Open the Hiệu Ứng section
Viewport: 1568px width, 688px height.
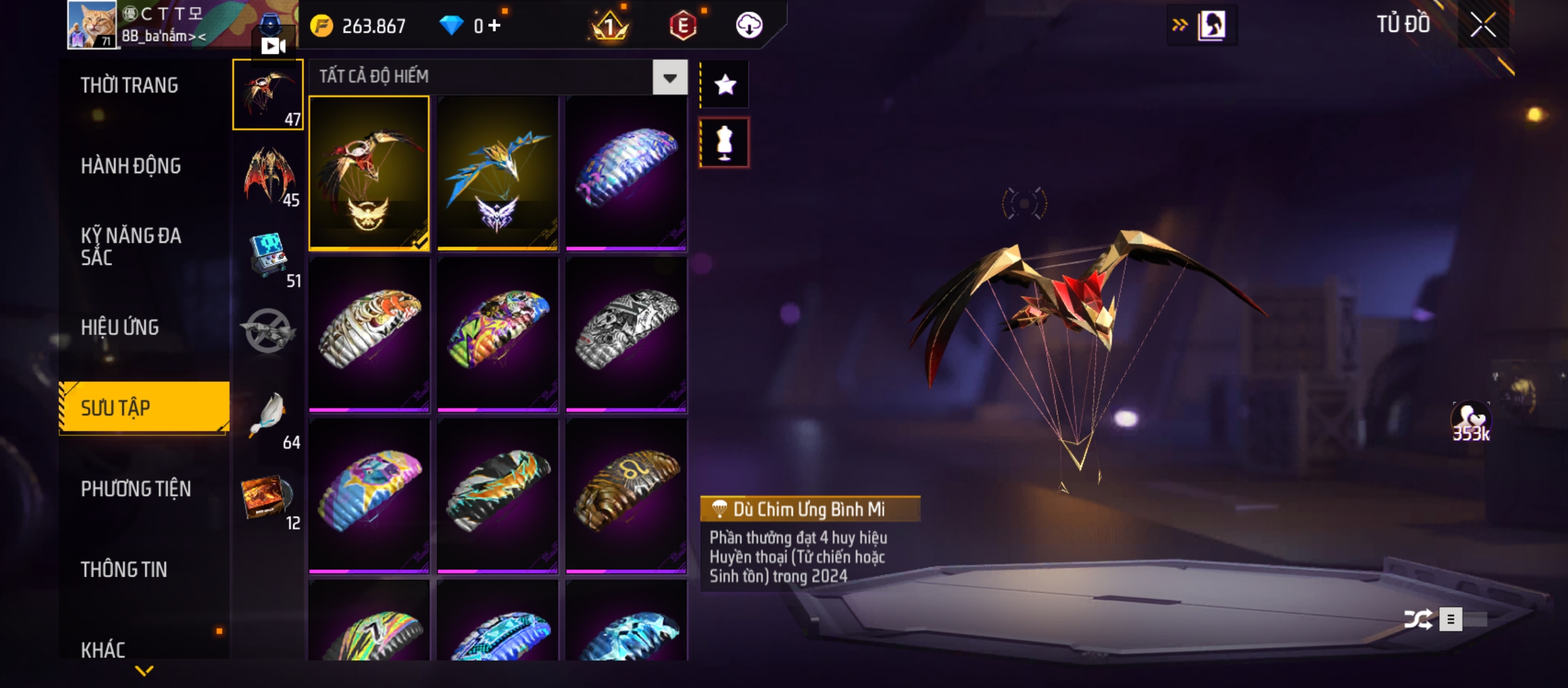tap(120, 327)
